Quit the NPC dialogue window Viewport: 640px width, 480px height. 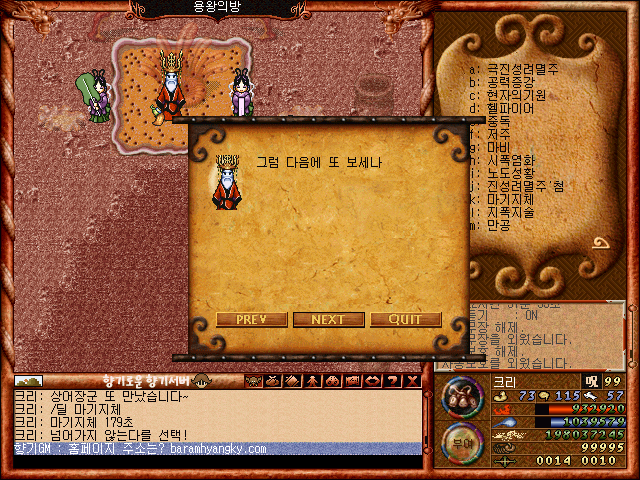(x=405, y=320)
